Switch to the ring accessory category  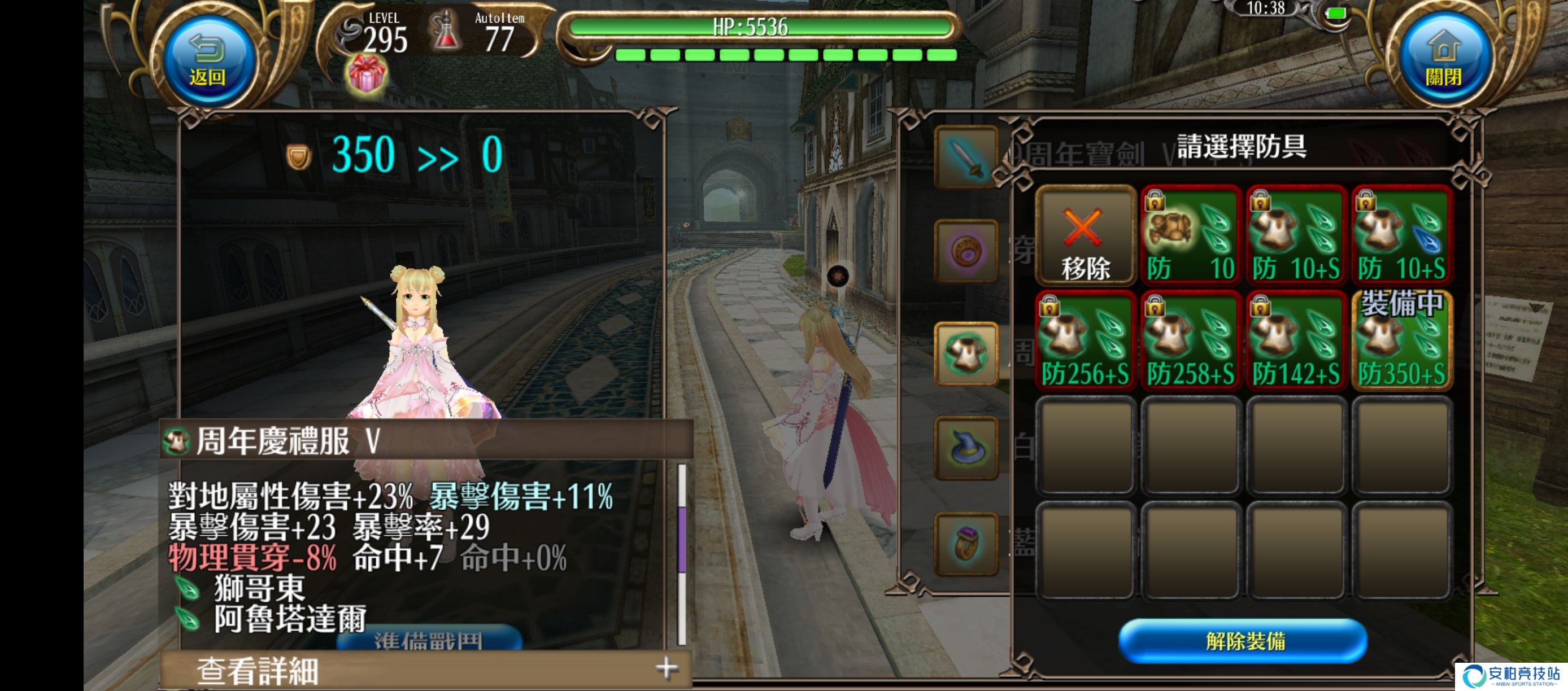click(x=966, y=543)
